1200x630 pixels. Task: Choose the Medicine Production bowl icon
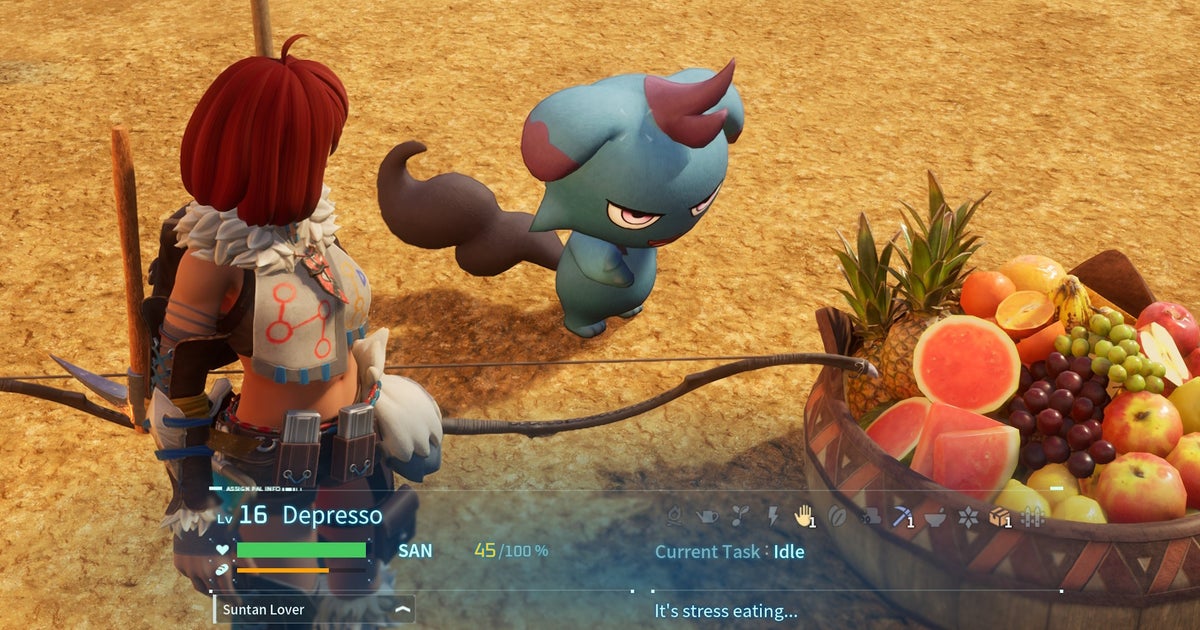(935, 516)
